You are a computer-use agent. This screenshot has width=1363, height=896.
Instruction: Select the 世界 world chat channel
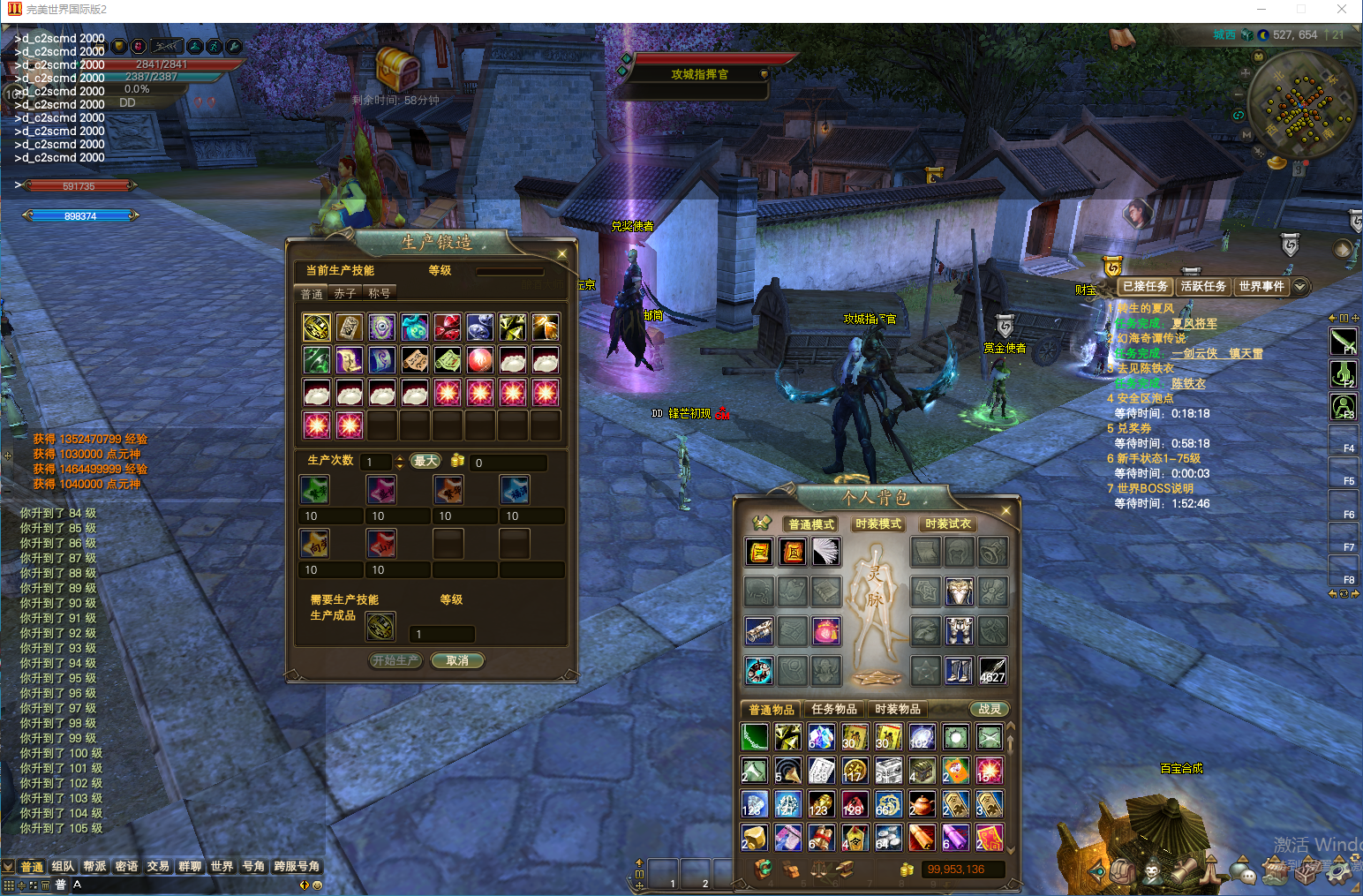[222, 866]
